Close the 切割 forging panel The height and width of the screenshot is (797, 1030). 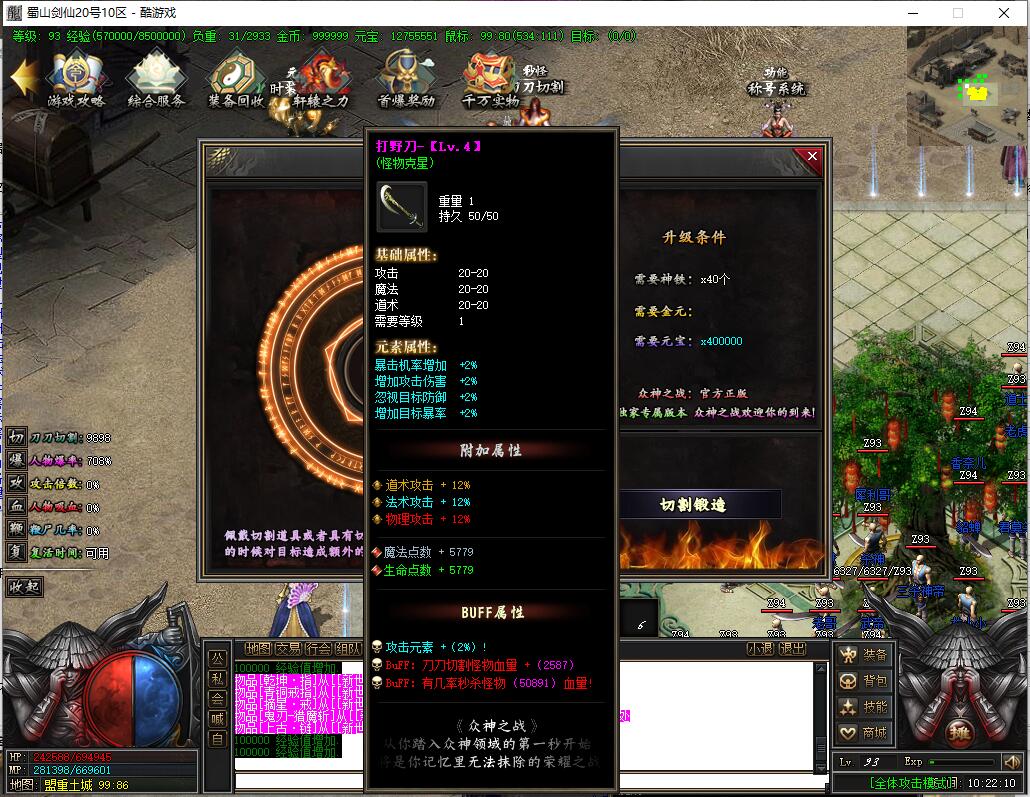(x=812, y=156)
